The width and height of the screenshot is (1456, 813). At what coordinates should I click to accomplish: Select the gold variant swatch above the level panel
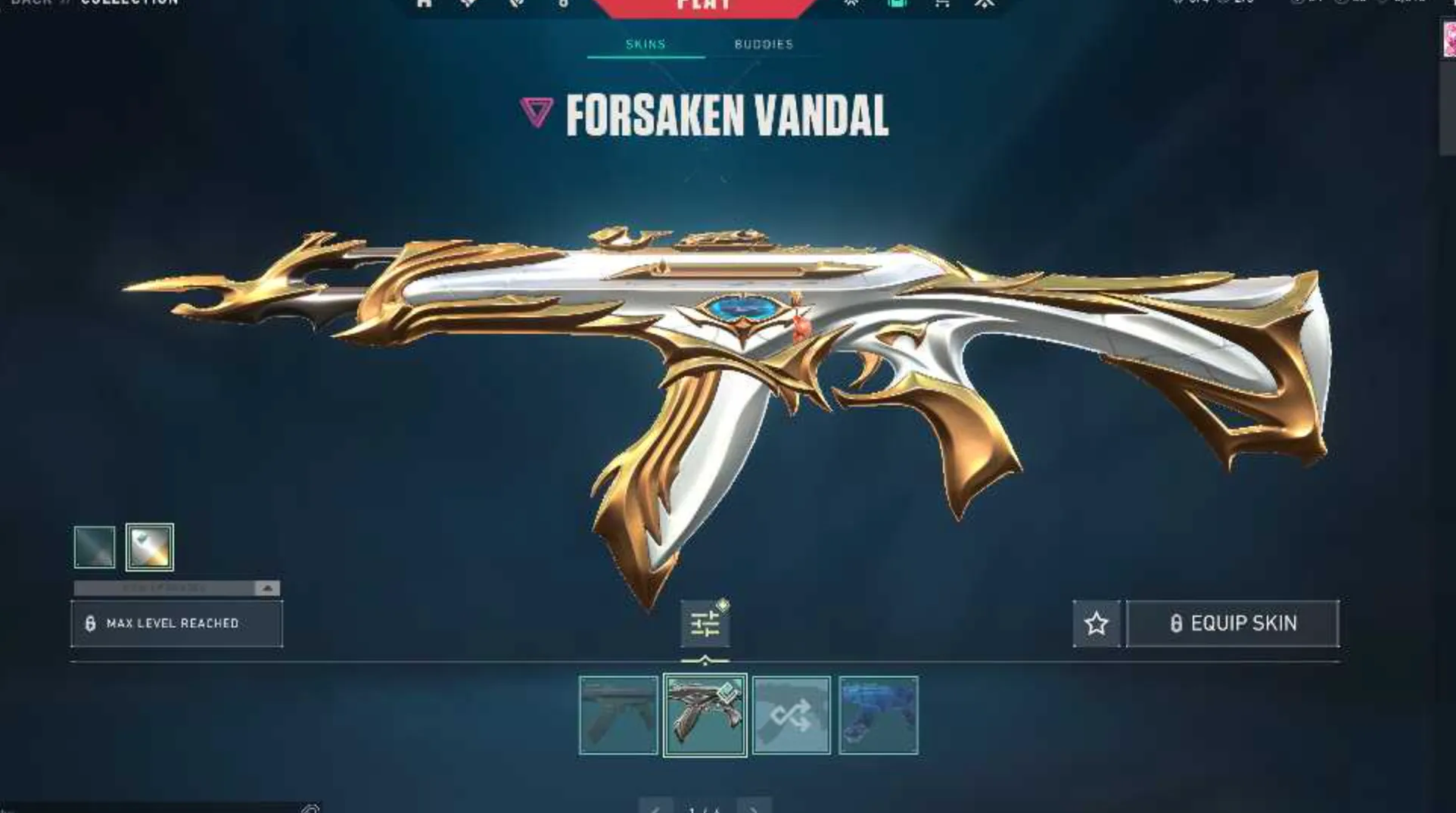point(148,547)
